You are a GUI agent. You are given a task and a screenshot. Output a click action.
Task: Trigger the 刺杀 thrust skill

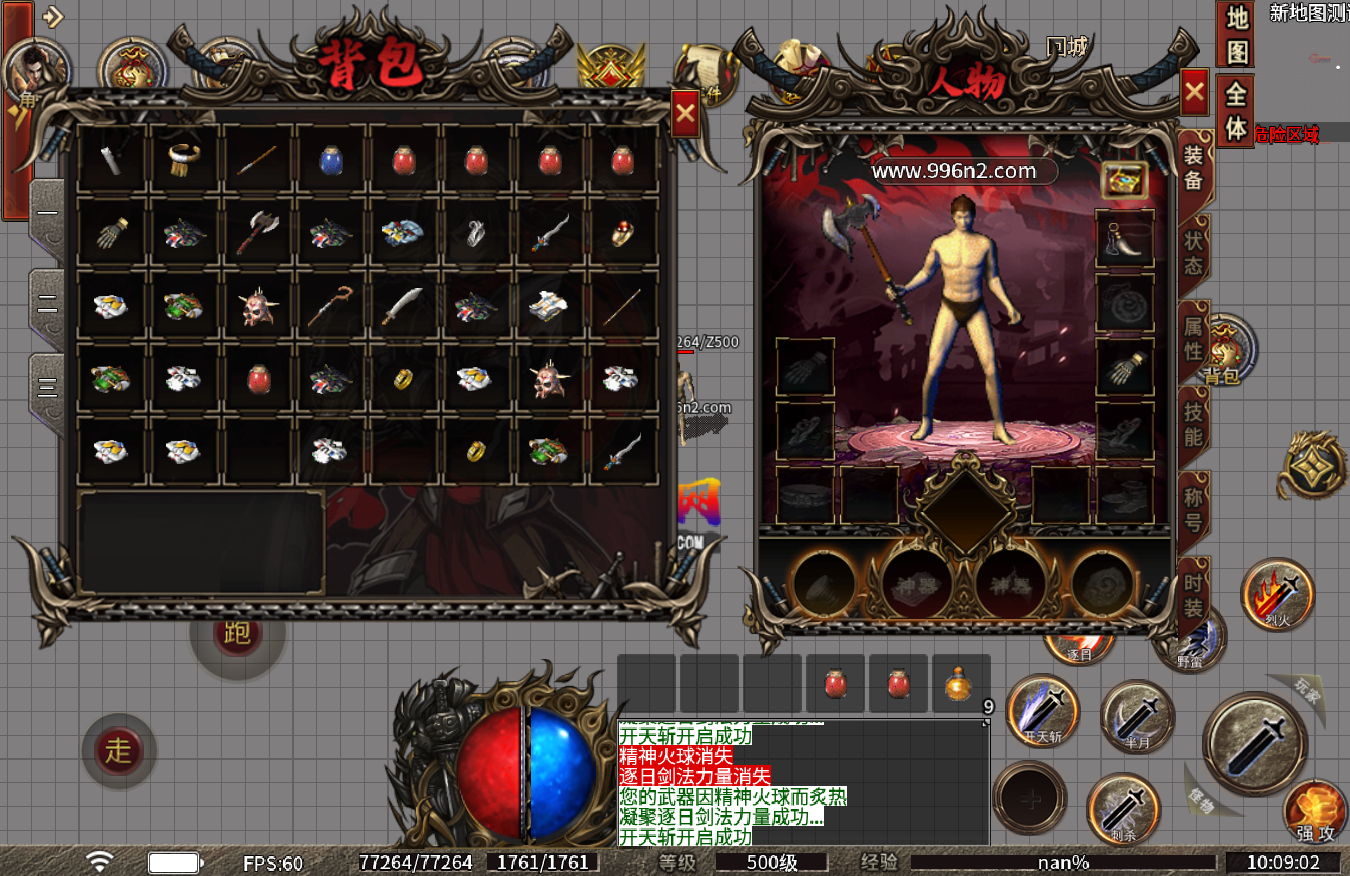(1123, 808)
